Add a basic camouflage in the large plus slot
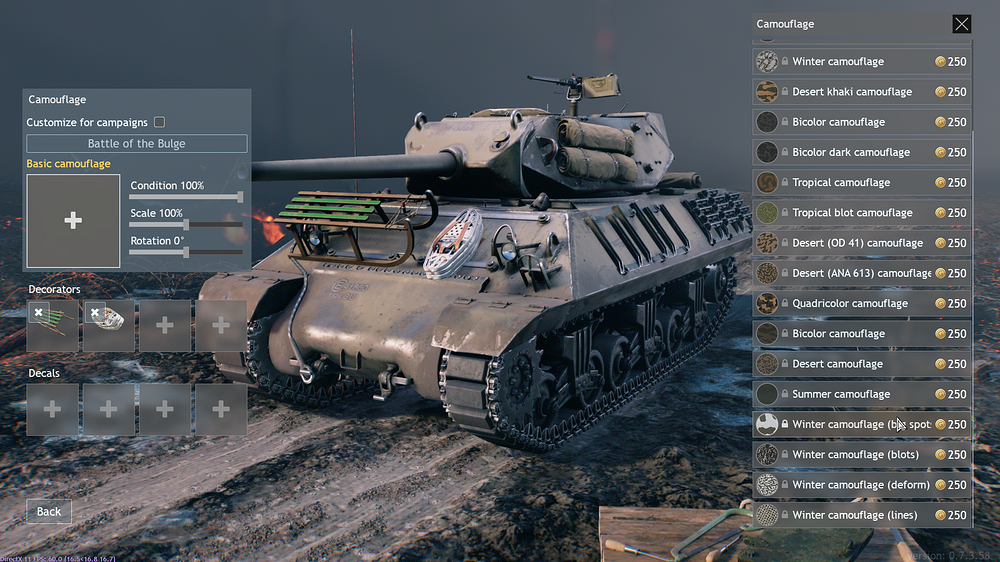1000x562 pixels. click(73, 221)
